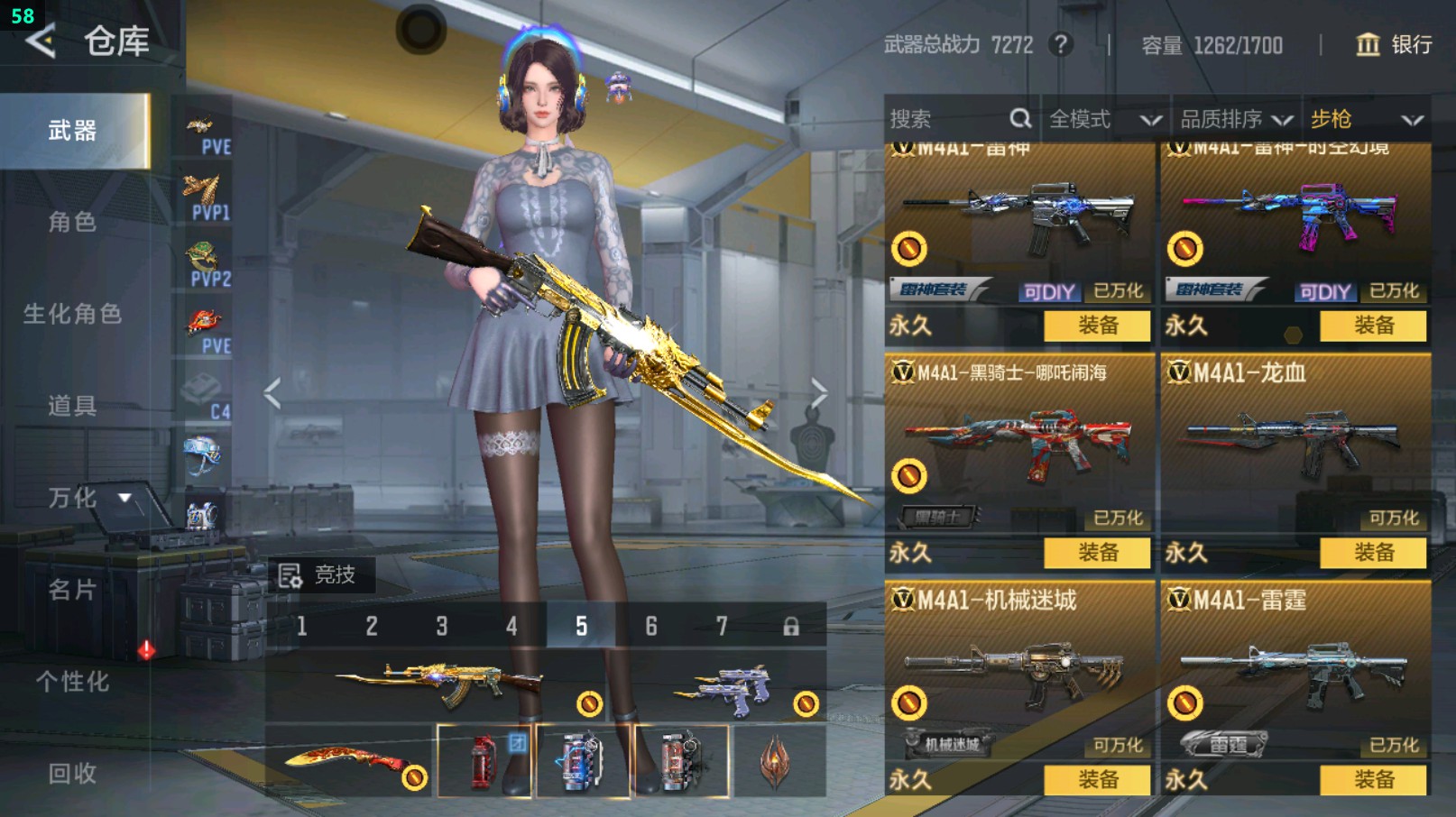Equip the M4A1-黑骑士-哪吒闹海 rifle
This screenshot has height=817, width=1456.
pos(1097,553)
